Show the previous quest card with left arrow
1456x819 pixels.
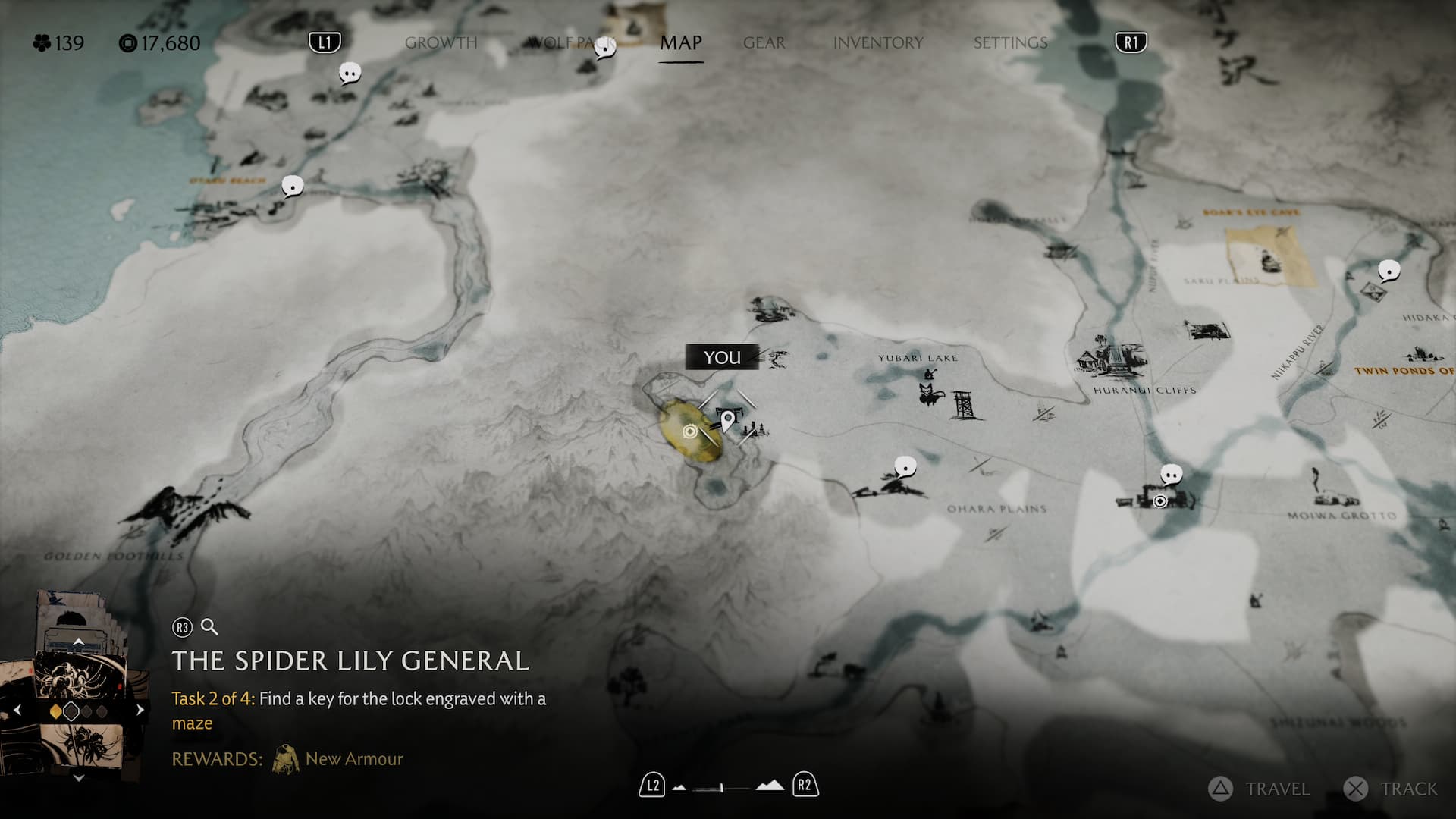click(x=17, y=711)
